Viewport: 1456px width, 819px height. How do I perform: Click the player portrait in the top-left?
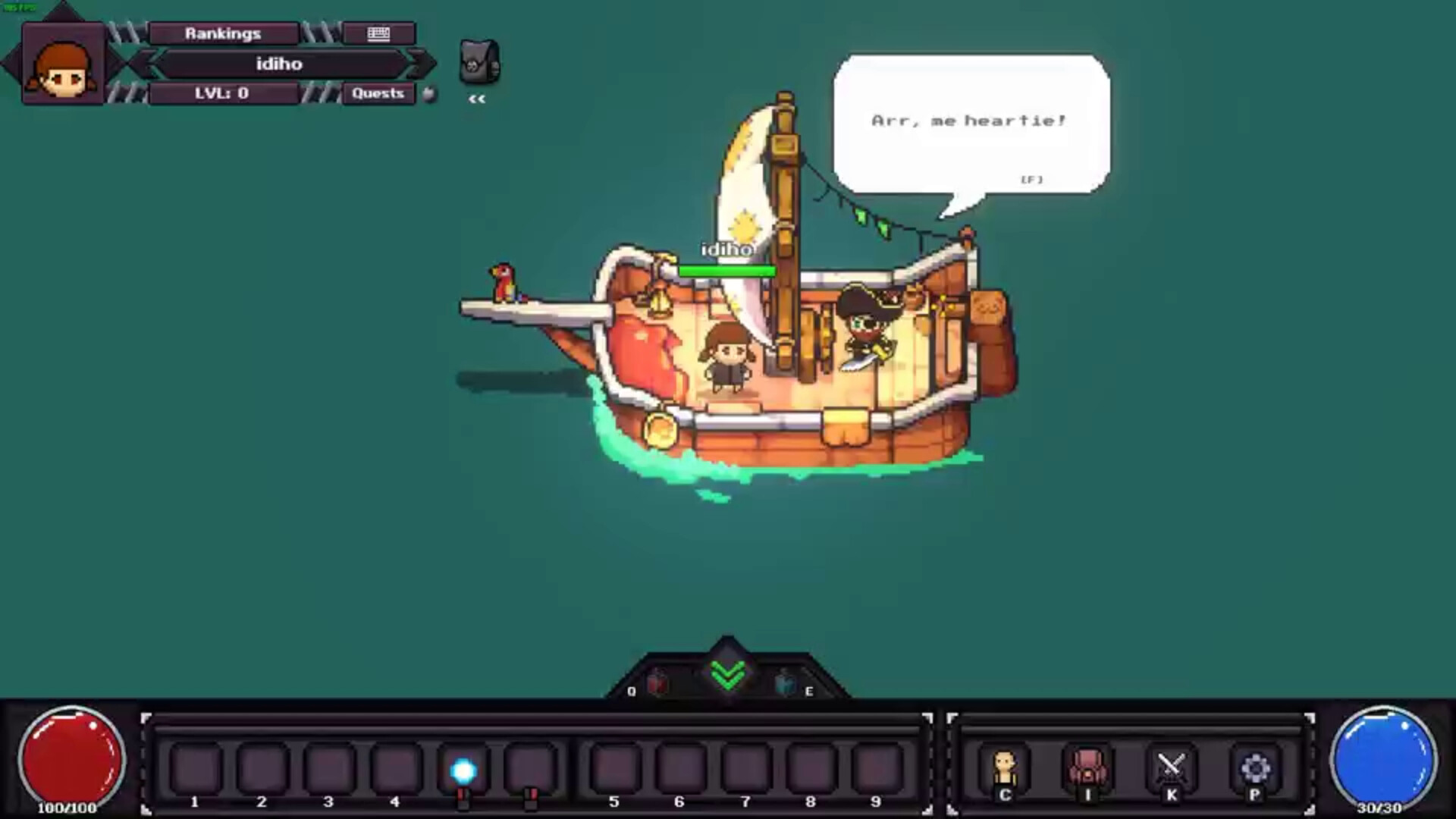click(64, 67)
